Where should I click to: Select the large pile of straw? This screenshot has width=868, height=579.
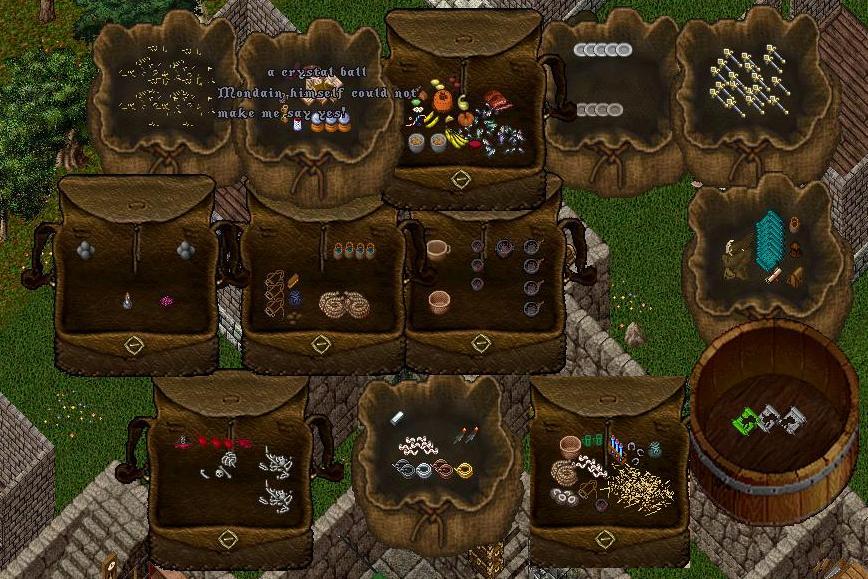[640, 487]
